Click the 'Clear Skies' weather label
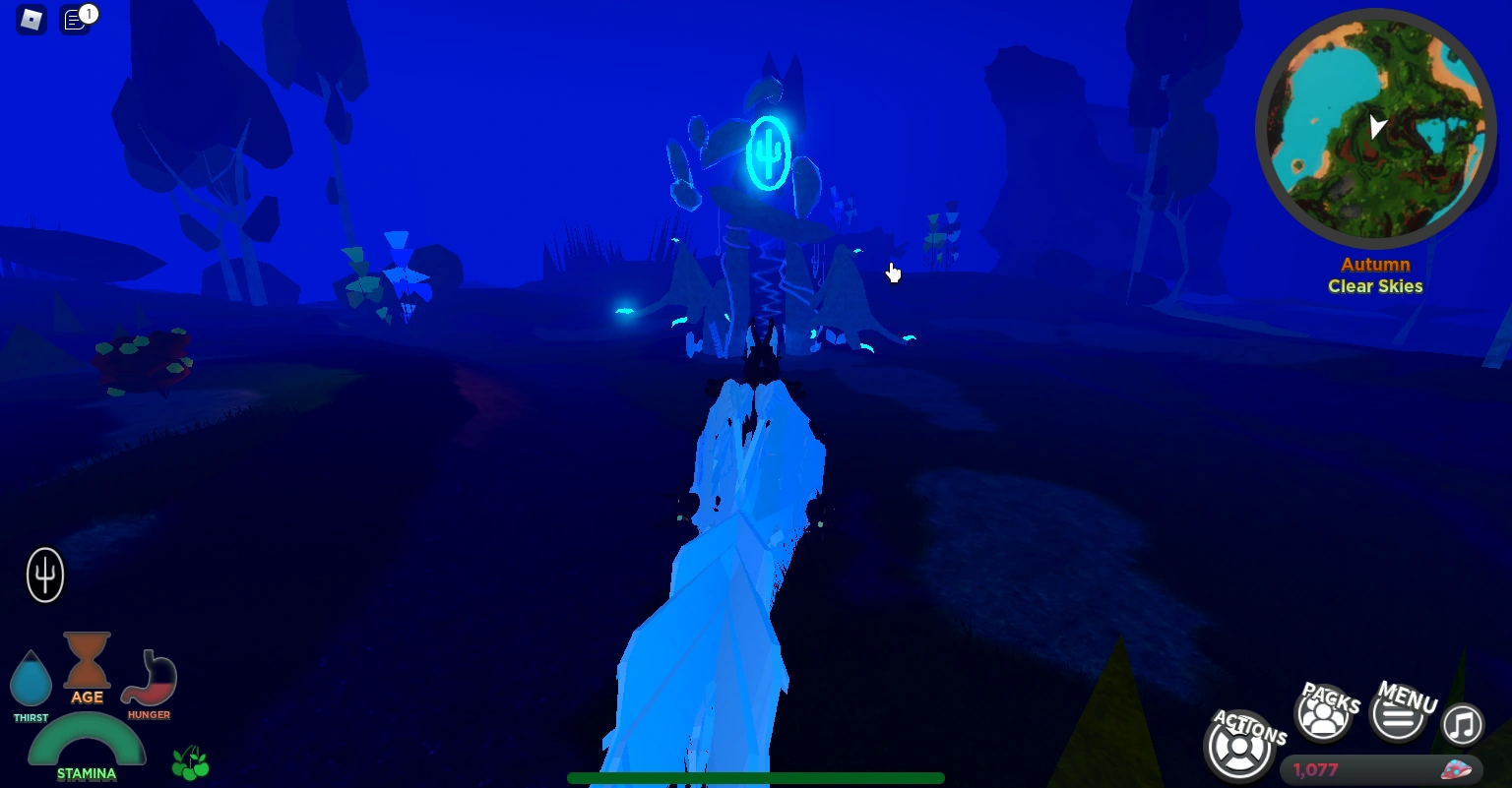Viewport: 1512px width, 788px height. (x=1375, y=286)
